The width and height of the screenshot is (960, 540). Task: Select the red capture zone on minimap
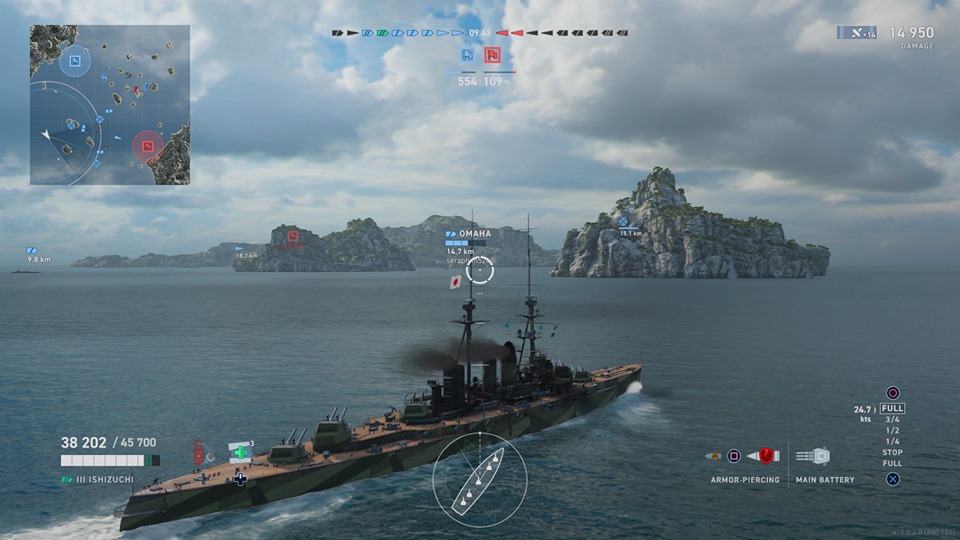(147, 146)
